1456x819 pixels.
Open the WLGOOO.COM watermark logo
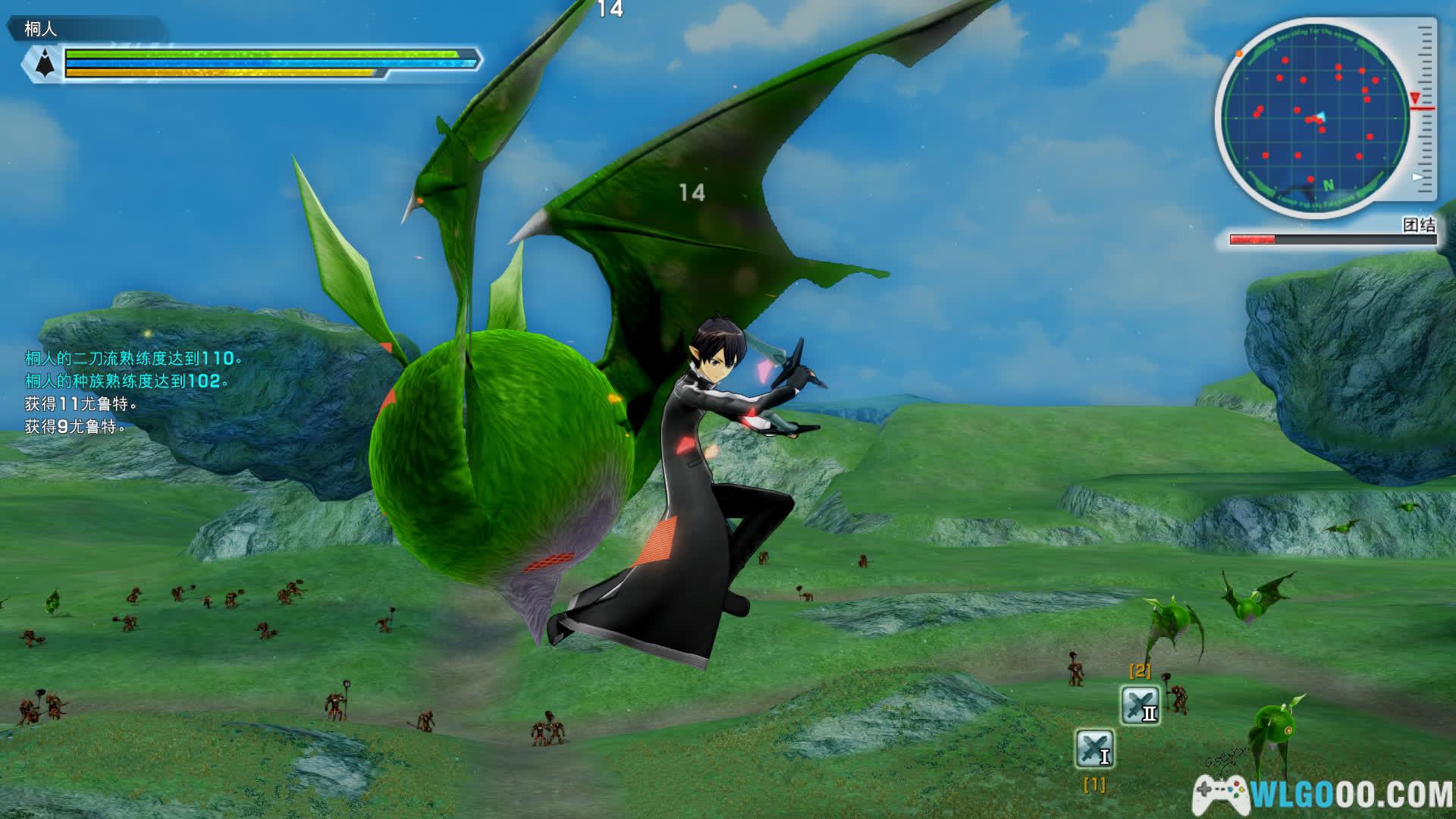pyautogui.click(x=1323, y=794)
